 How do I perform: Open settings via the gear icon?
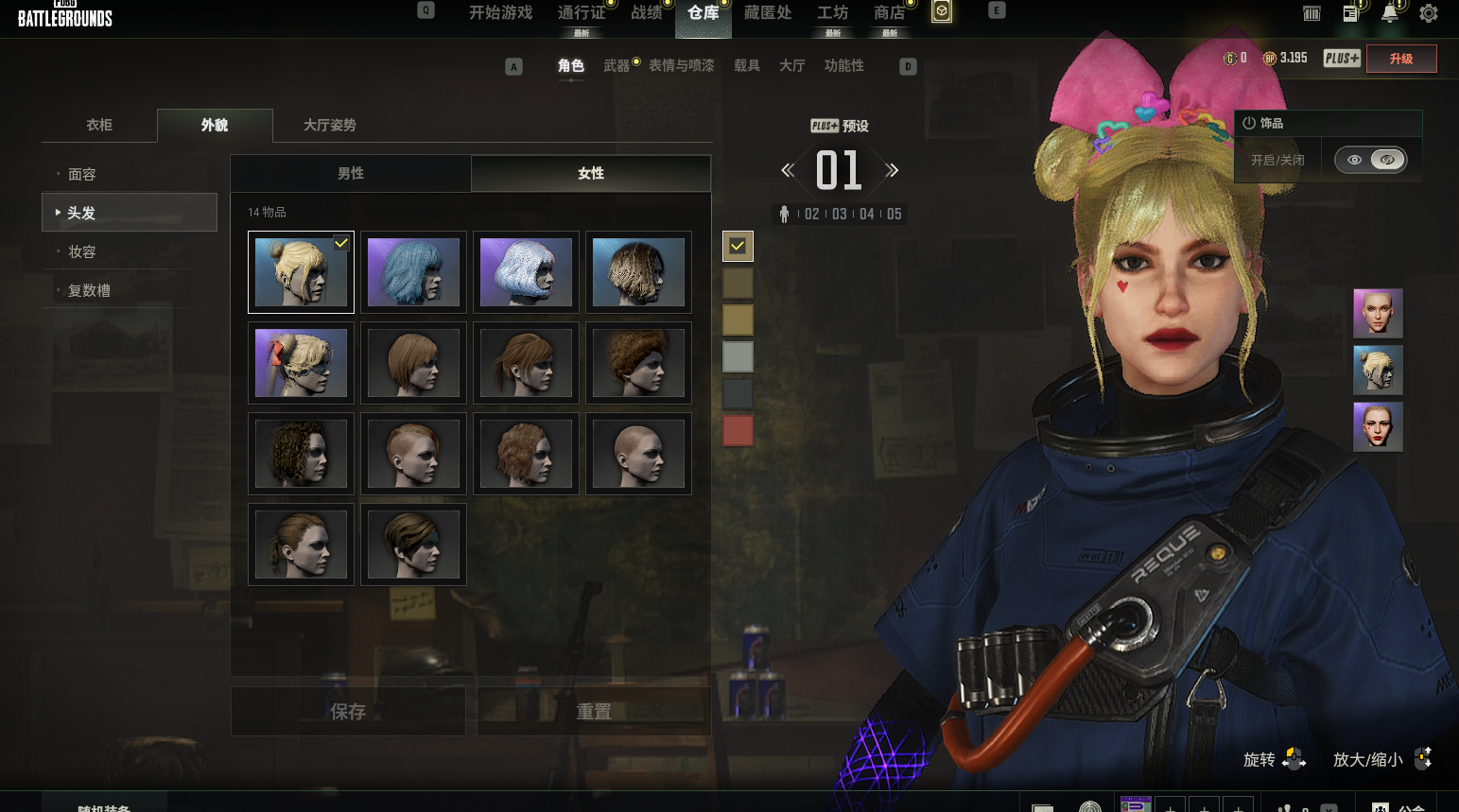coord(1429,13)
